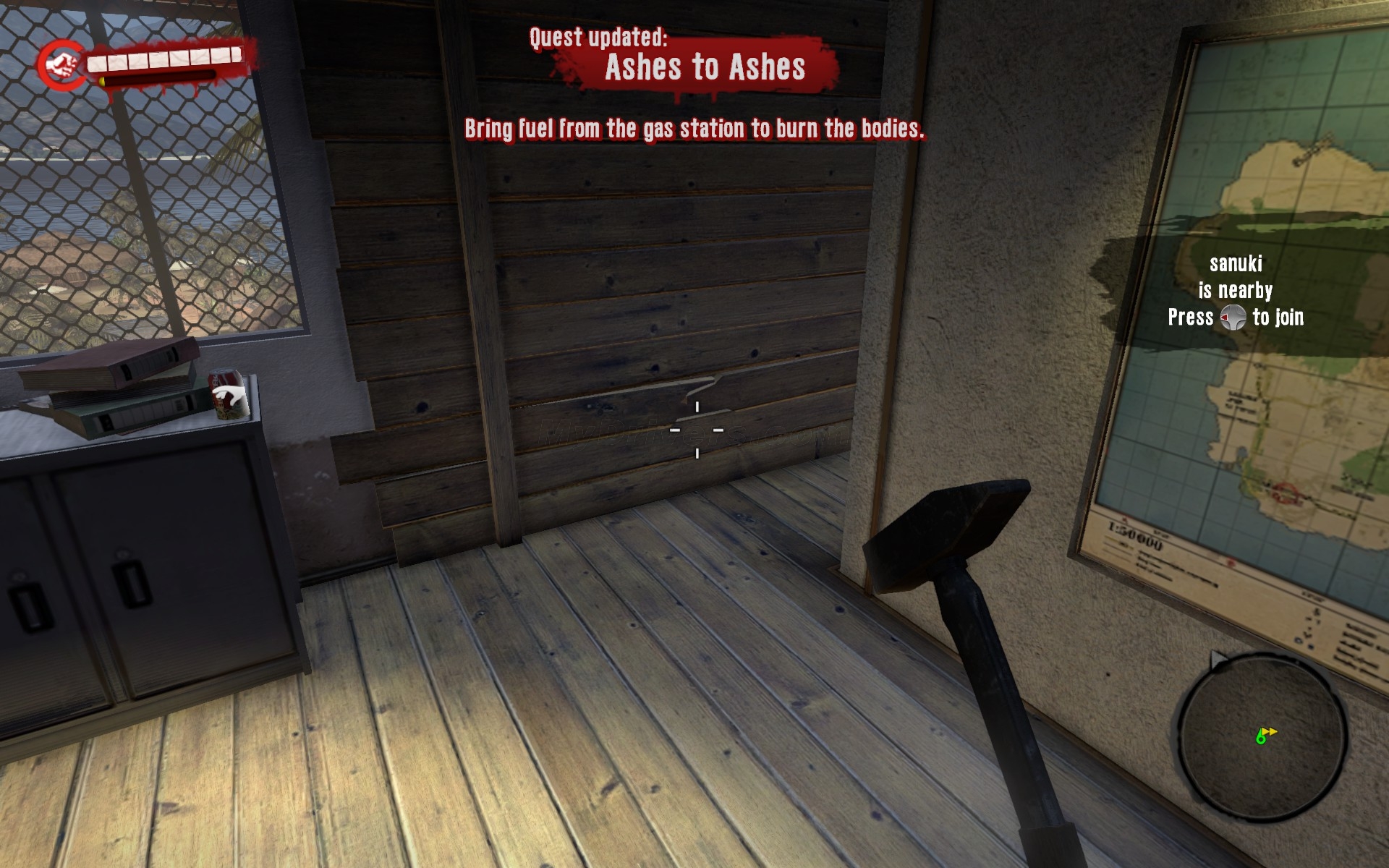Image resolution: width=1389 pixels, height=868 pixels.
Task: Select the red fist rage icon
Action: click(x=61, y=65)
